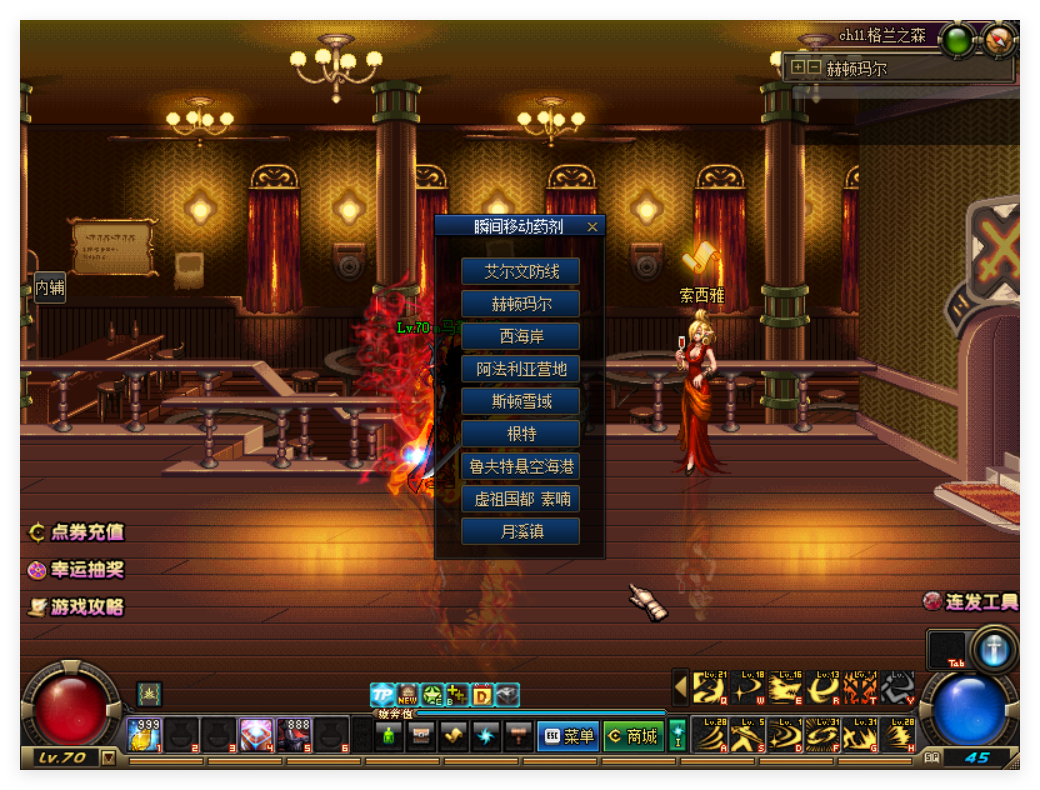The width and height of the screenshot is (1040, 790).
Task: Teleport to 艾尔文防线
Action: [x=520, y=271]
